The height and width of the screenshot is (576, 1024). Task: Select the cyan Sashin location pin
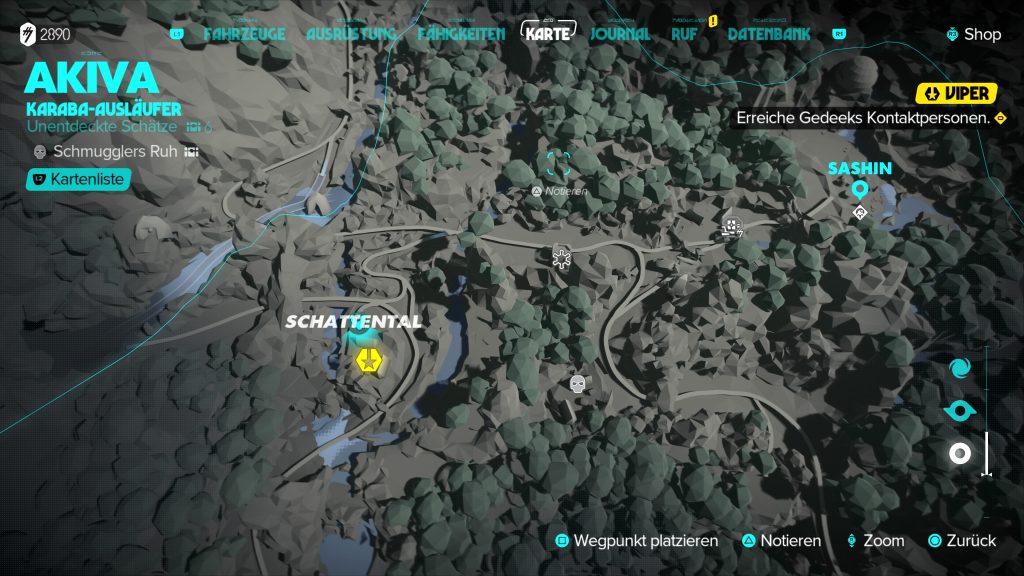coord(858,190)
